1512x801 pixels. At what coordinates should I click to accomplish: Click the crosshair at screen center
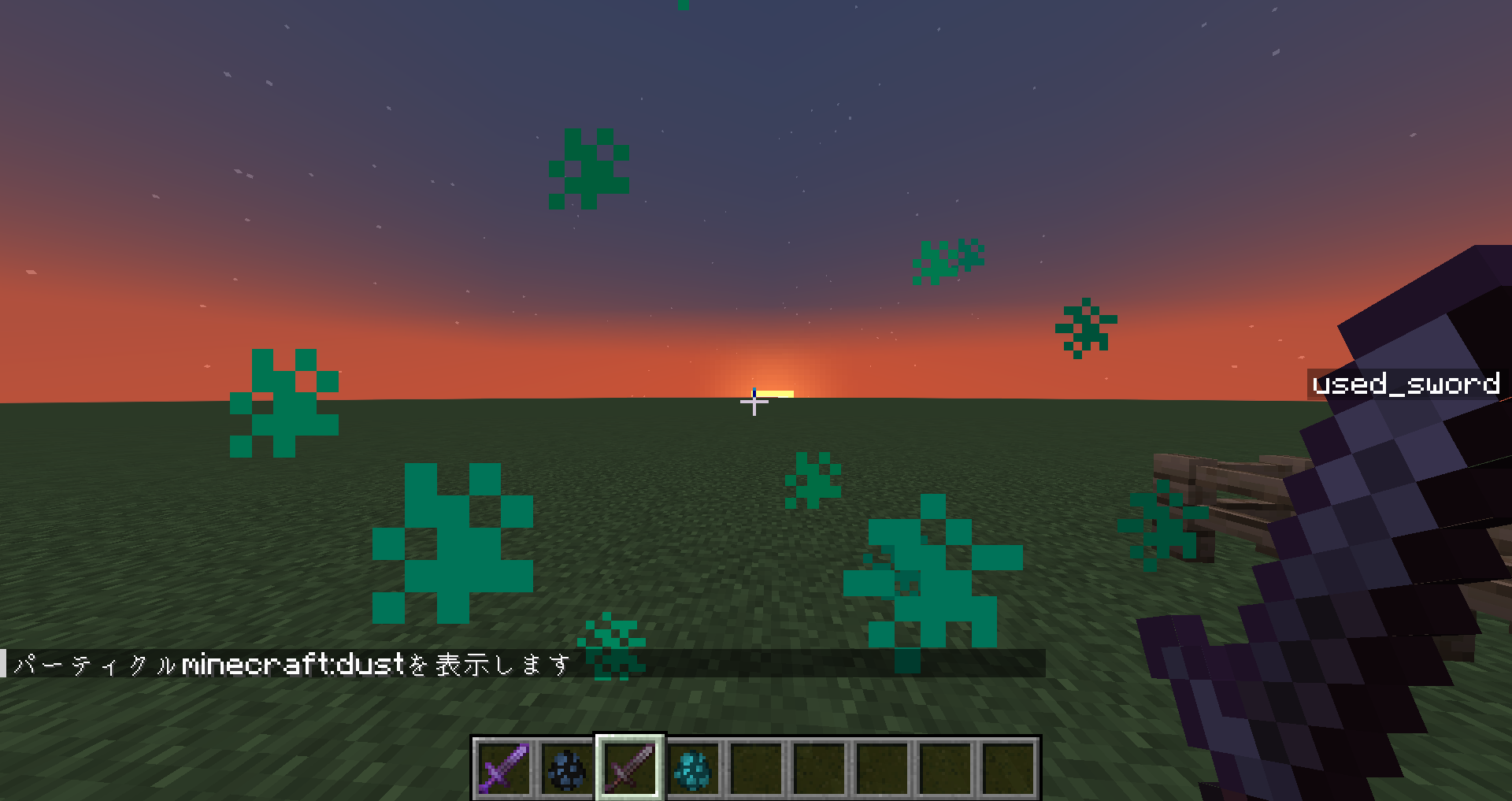pos(754,402)
